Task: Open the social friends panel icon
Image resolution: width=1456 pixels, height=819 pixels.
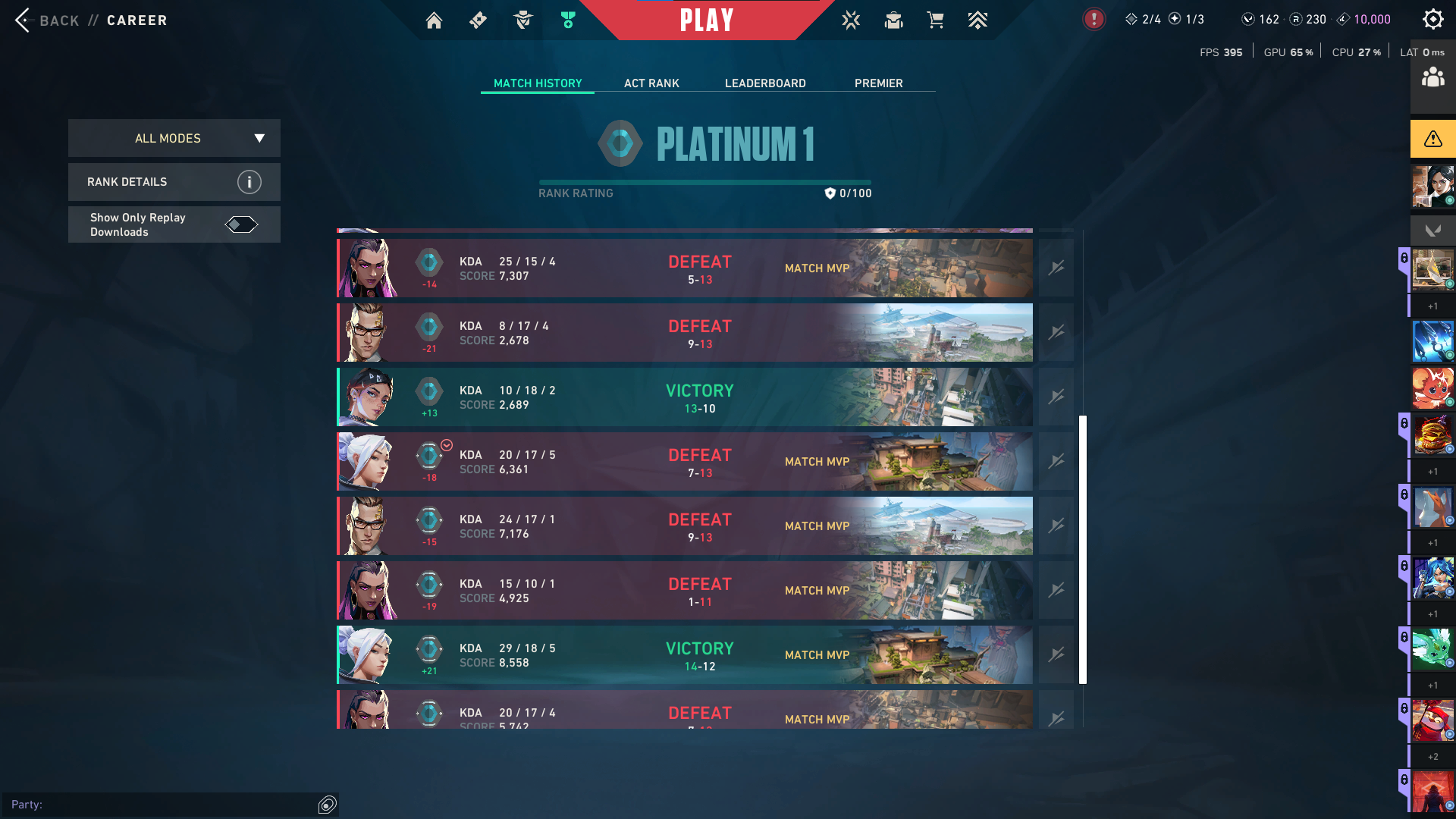Action: pos(1432,77)
